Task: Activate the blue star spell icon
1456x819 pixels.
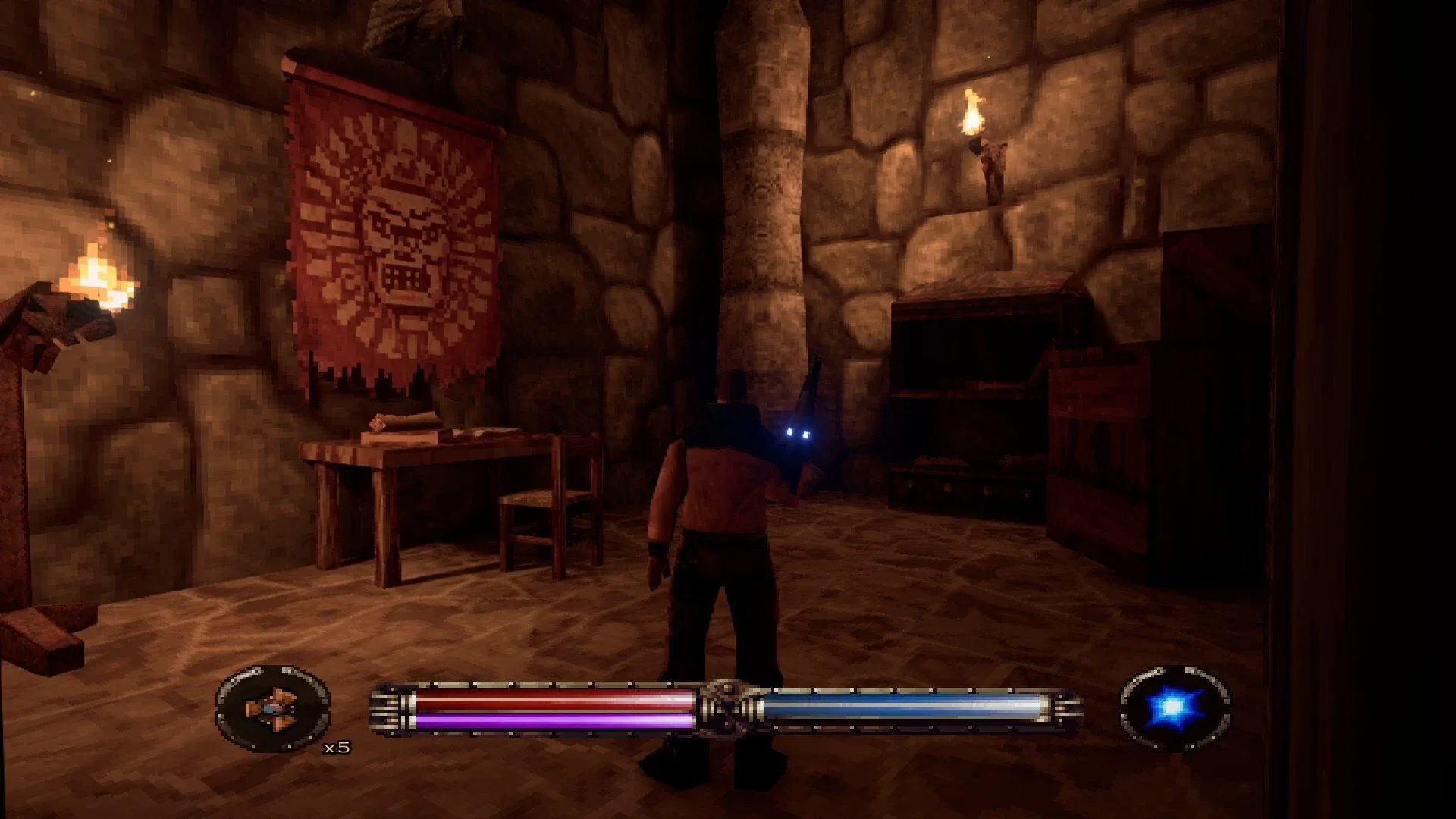Action: 1174,708
